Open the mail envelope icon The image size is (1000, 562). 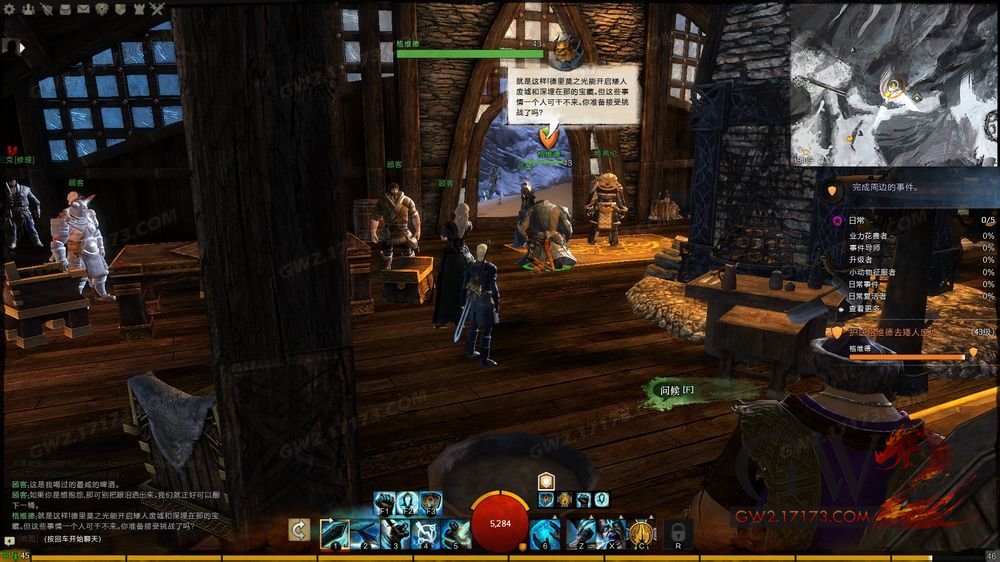(83, 9)
